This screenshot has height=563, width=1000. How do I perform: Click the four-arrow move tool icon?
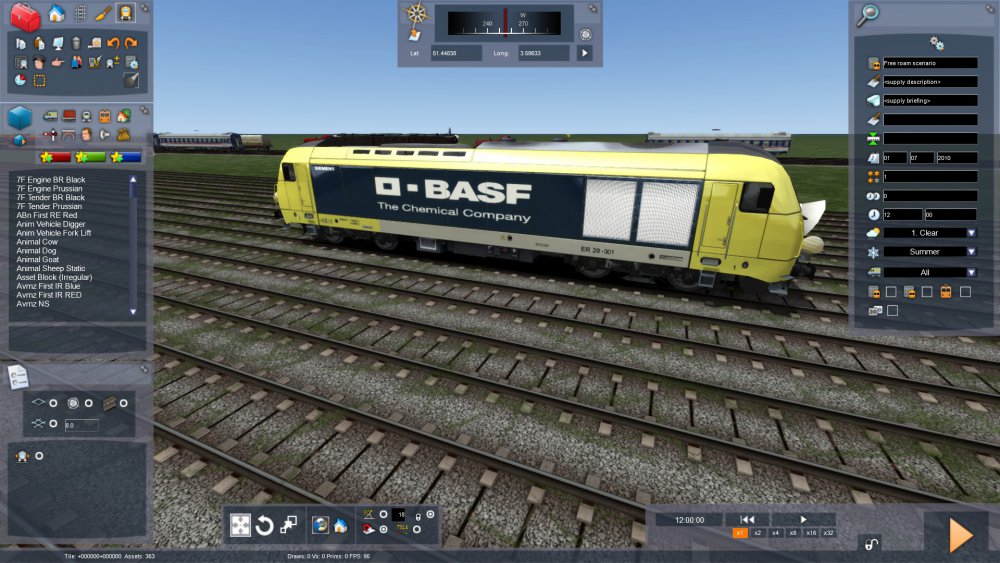click(240, 525)
